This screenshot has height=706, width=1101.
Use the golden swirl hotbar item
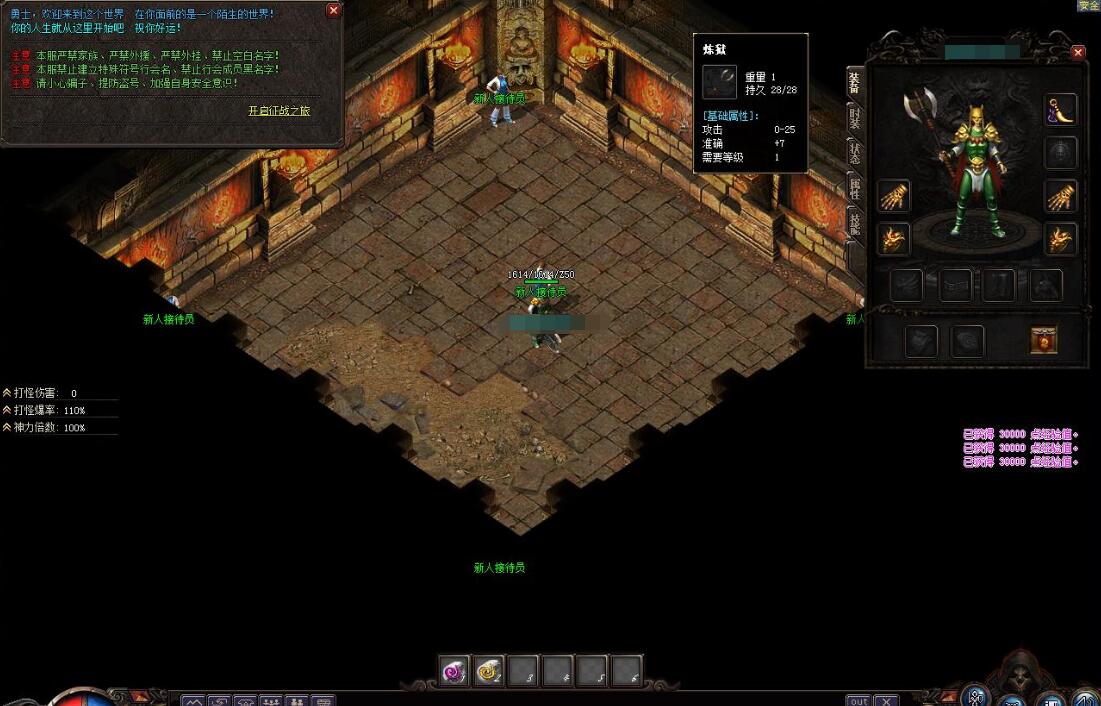[489, 671]
